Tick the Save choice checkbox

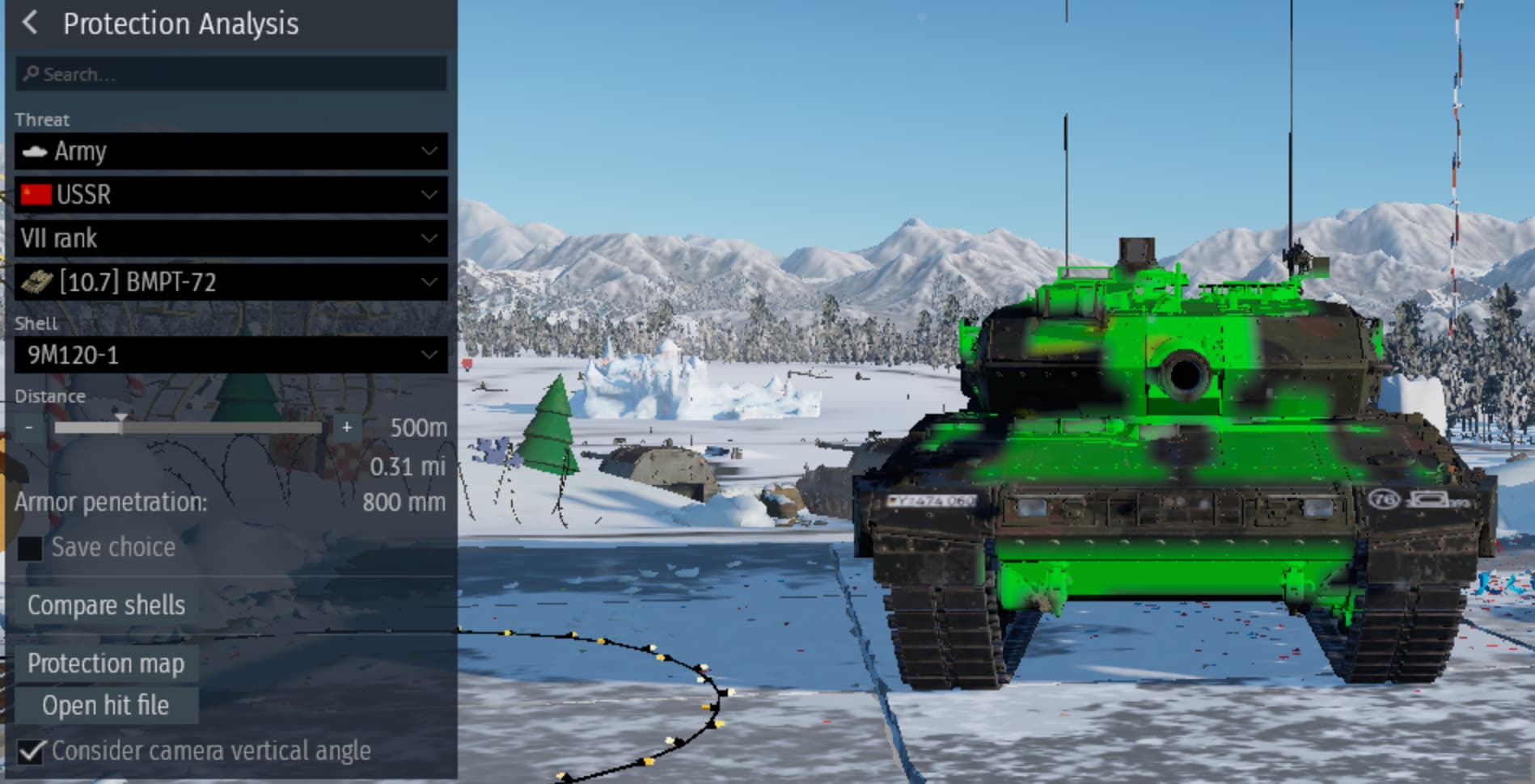[30, 548]
